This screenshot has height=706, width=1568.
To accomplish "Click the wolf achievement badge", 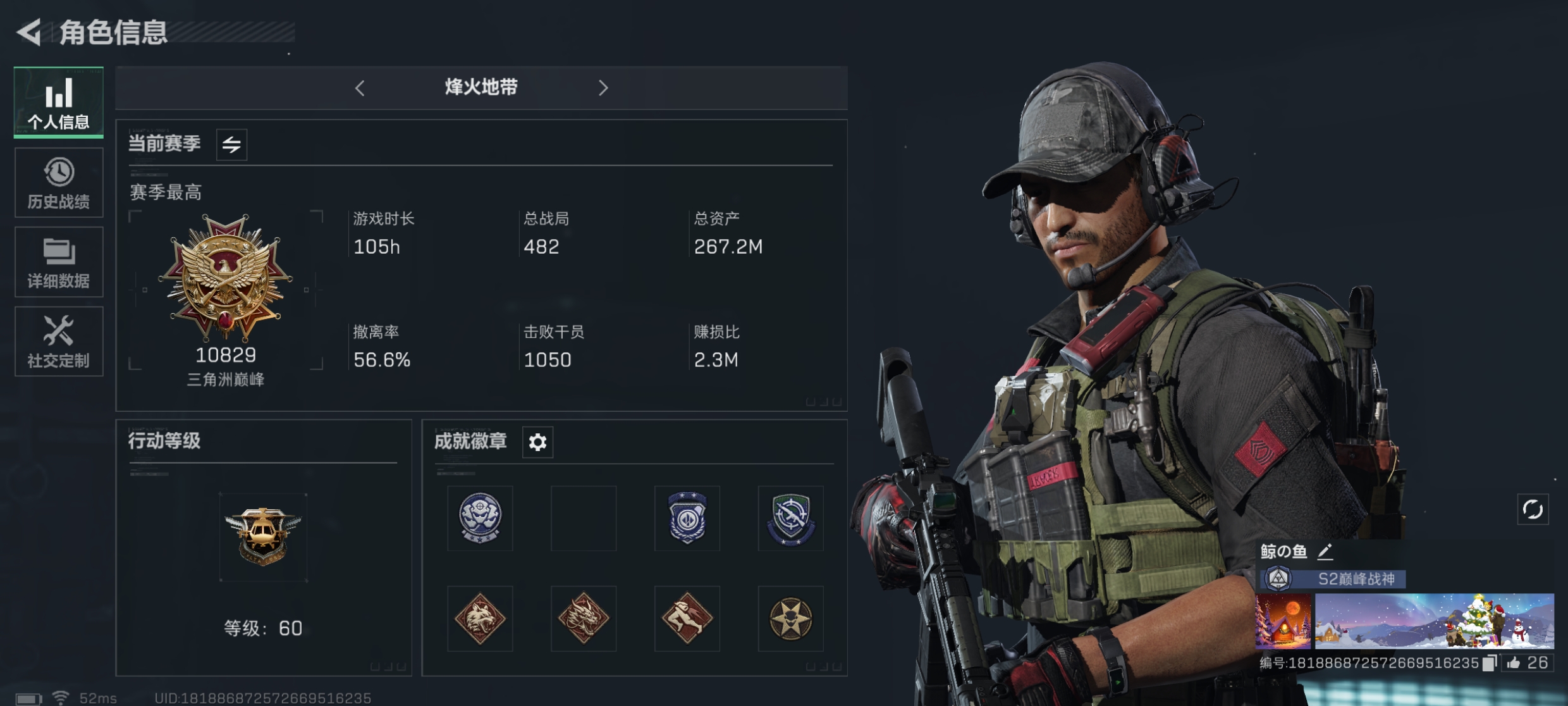I will [x=481, y=619].
